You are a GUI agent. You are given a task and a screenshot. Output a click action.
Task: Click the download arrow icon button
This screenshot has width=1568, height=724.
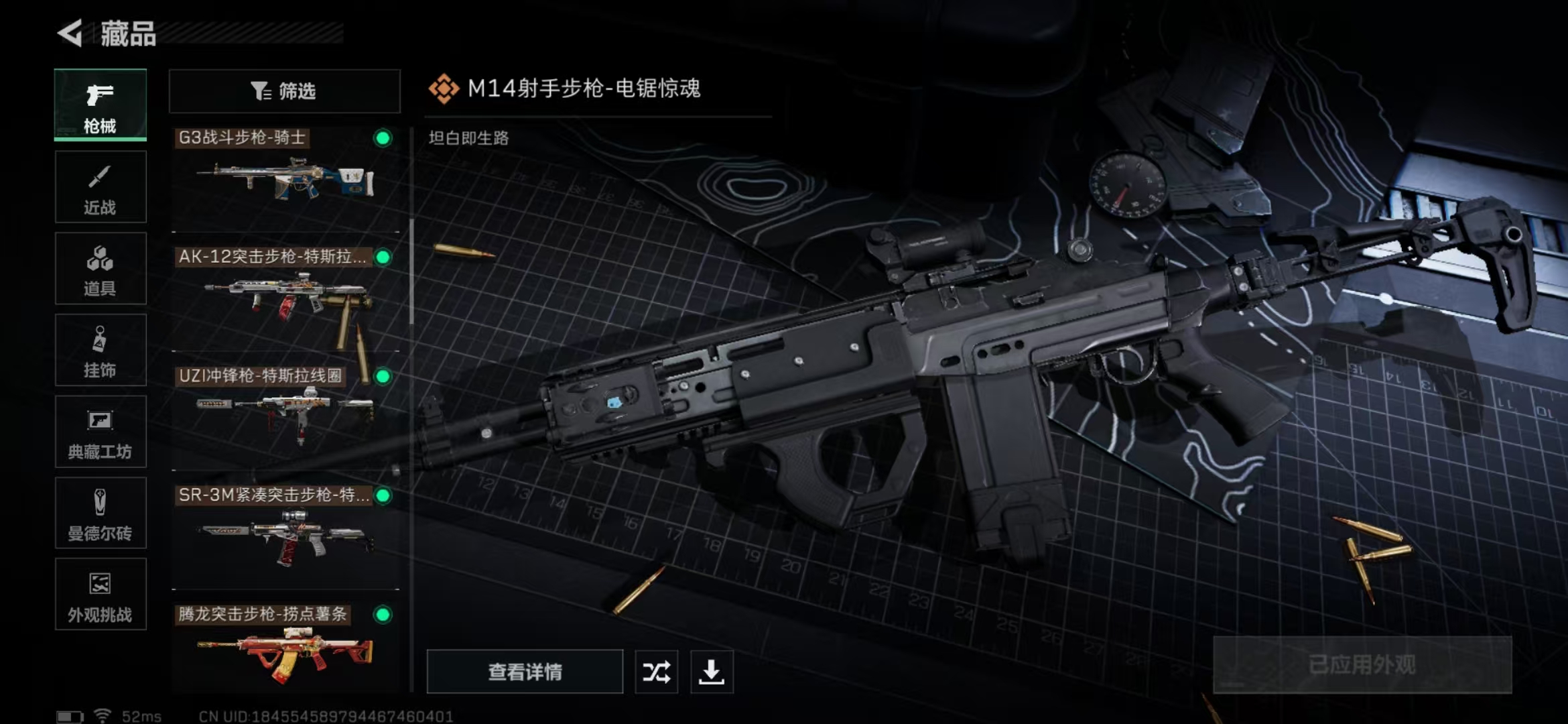712,672
